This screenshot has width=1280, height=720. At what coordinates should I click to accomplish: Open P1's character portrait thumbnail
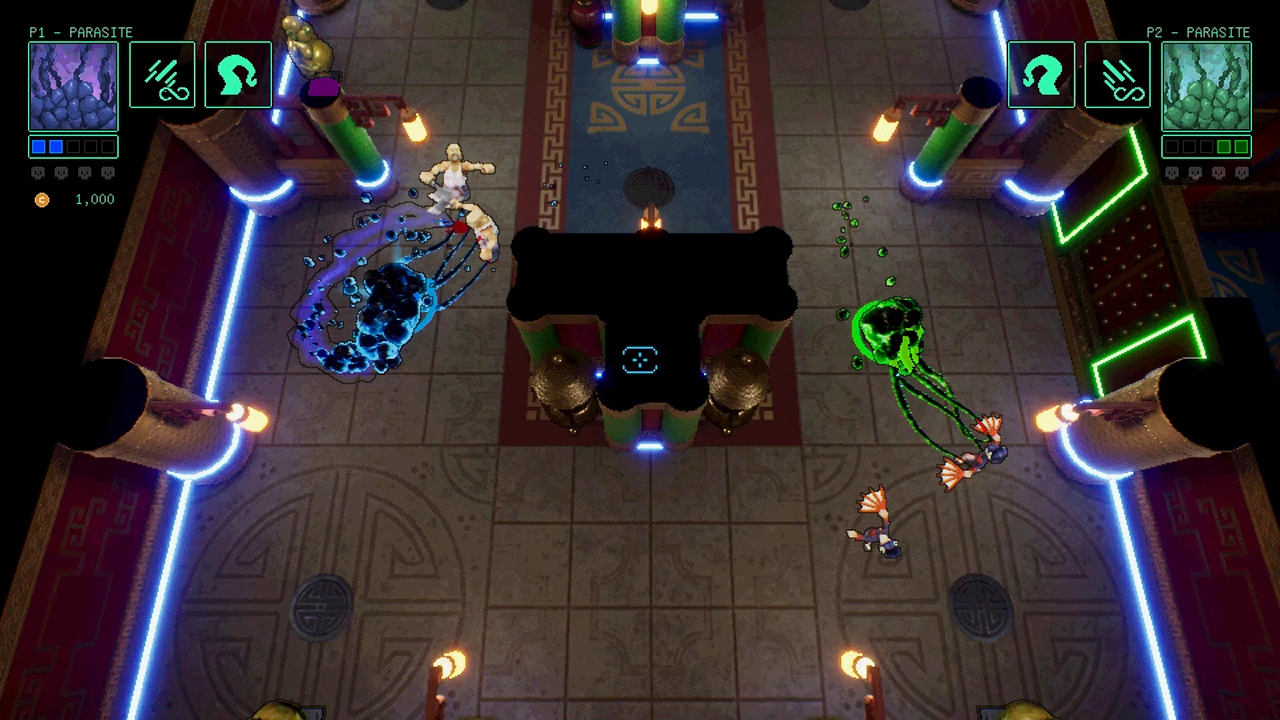click(72, 85)
